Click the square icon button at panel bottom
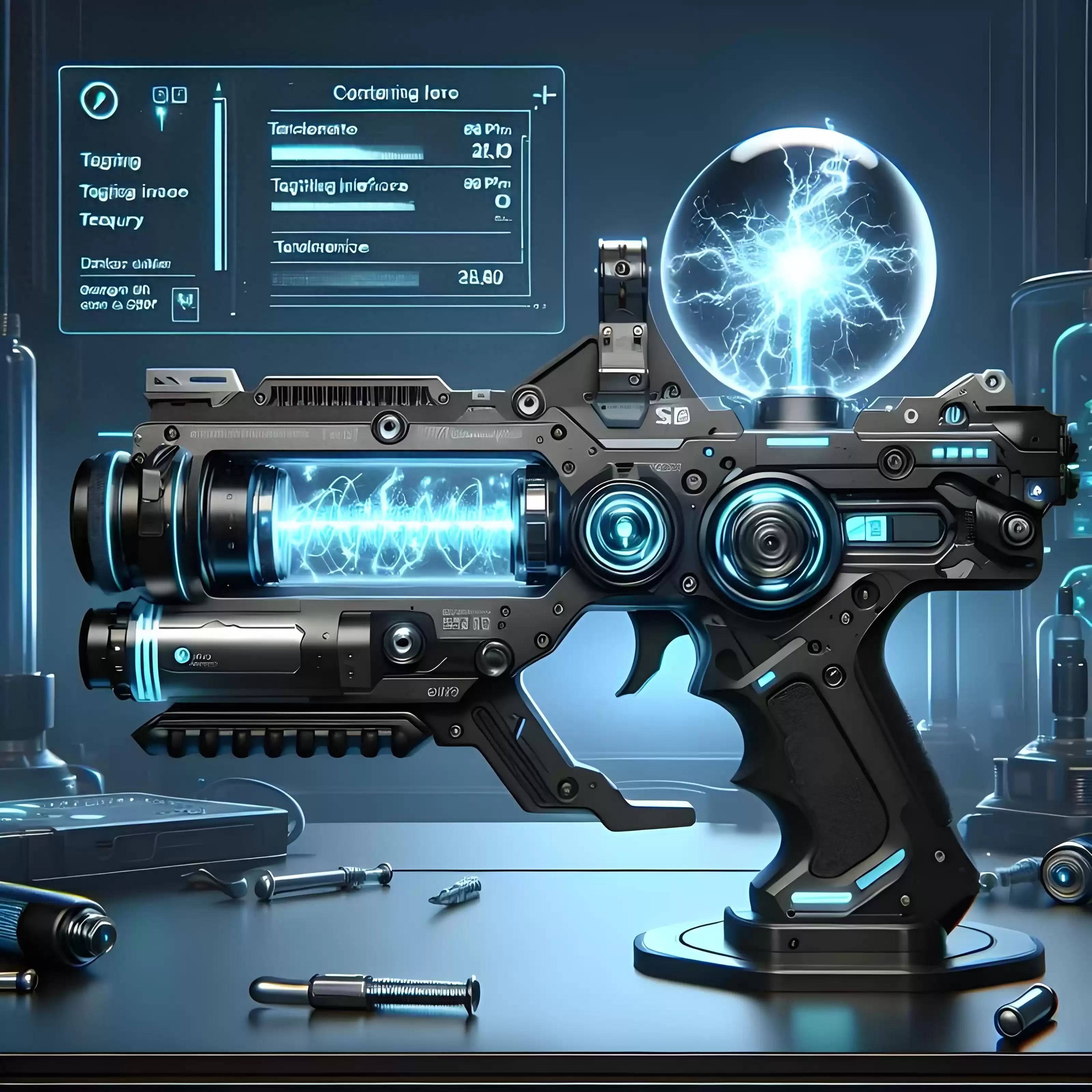The height and width of the screenshot is (1092, 1092). (185, 305)
